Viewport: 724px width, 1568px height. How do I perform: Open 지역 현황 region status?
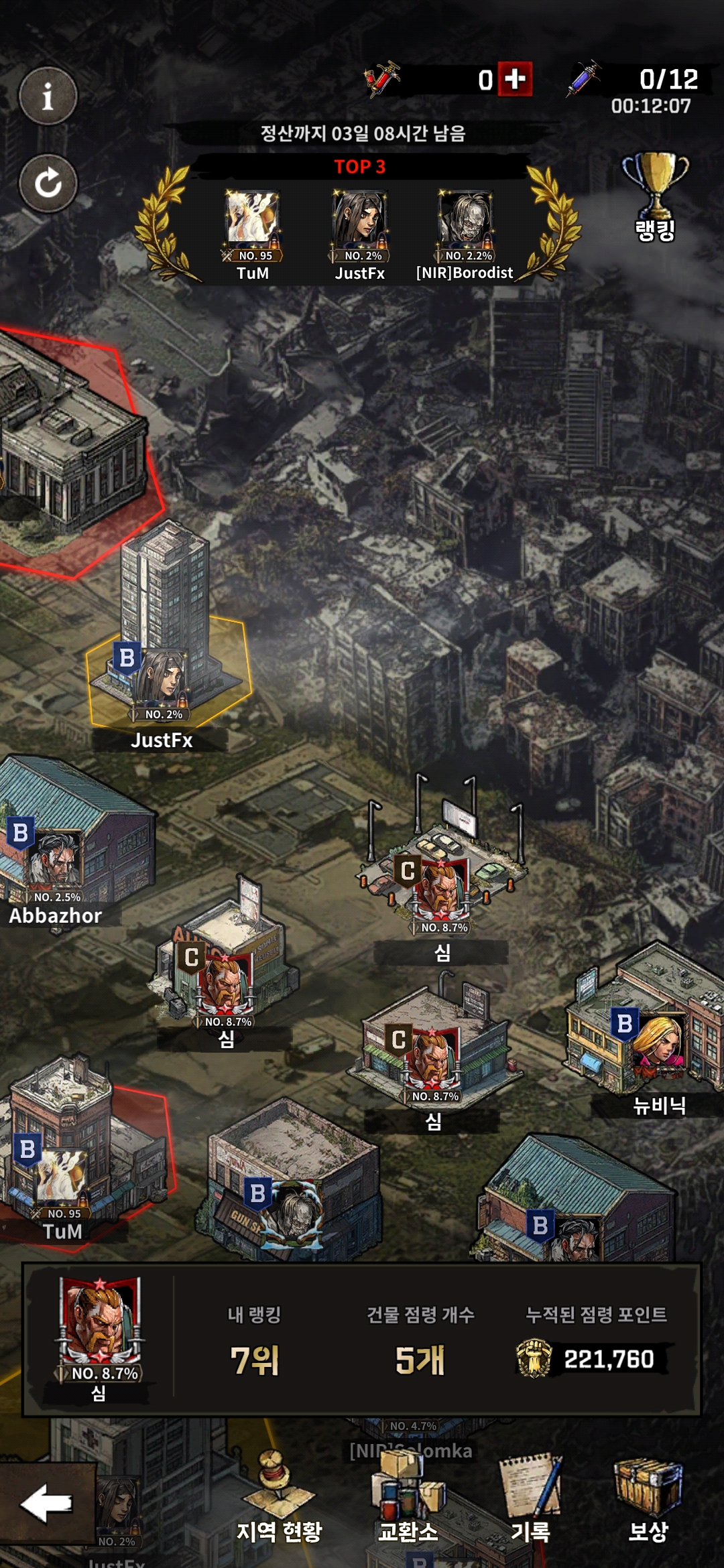coord(279,1498)
